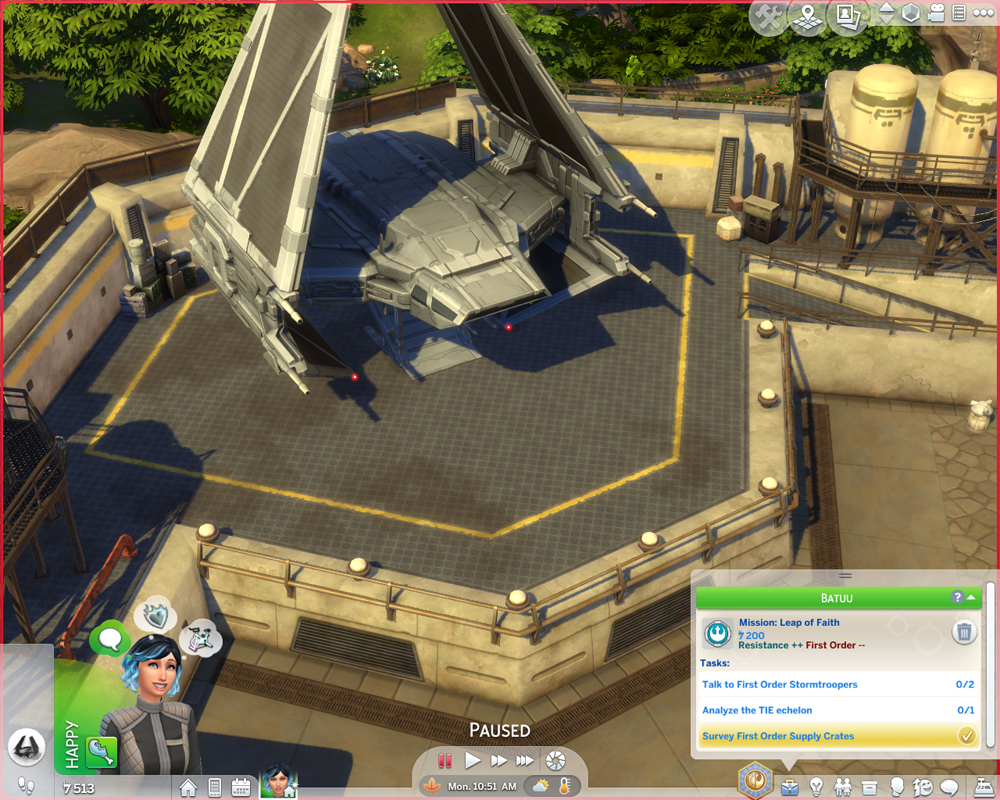Select Survey First Order Supply Crates task
1000x800 pixels.
point(778,736)
